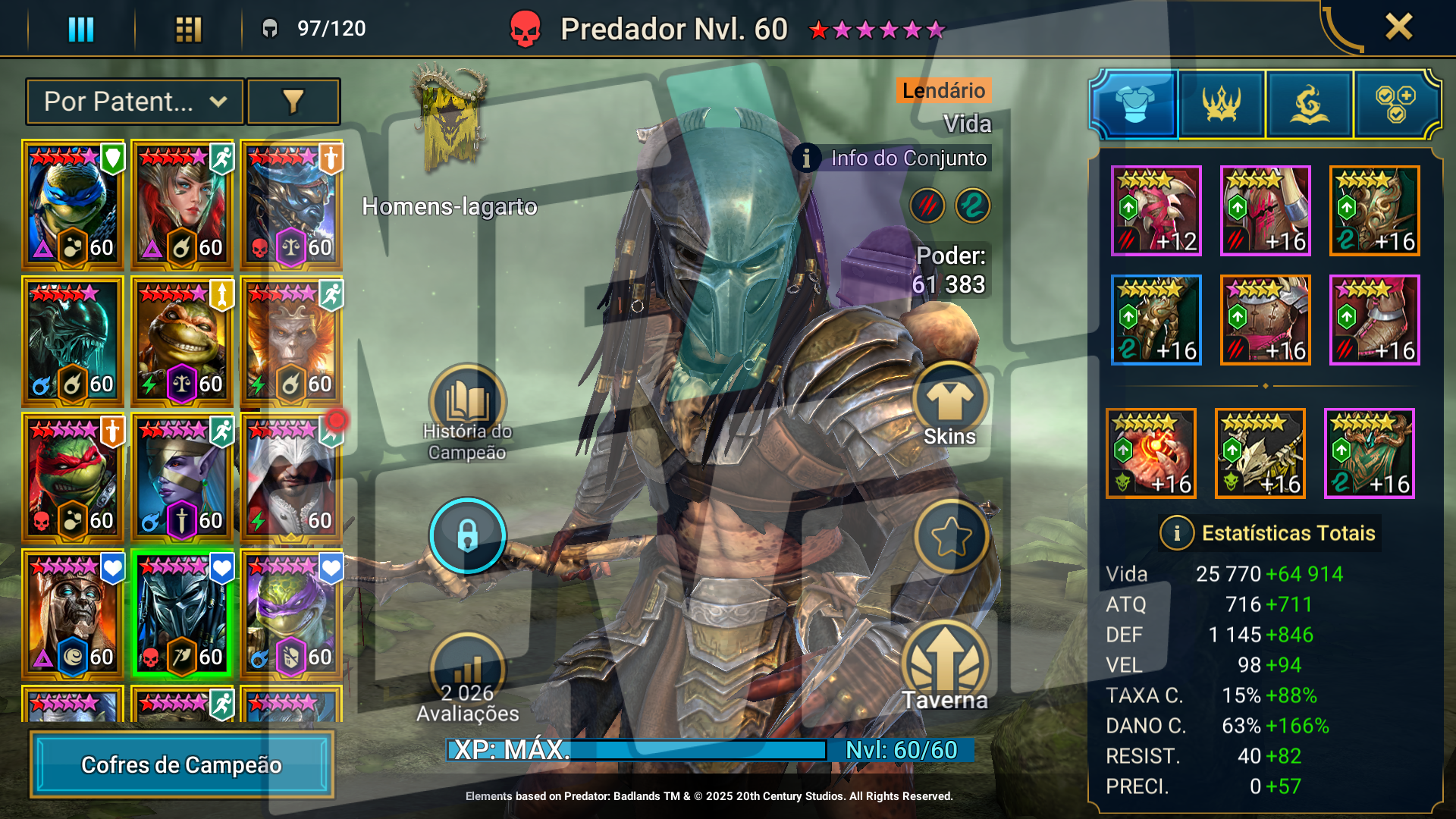The width and height of the screenshot is (1456, 819).
Task: Open the Por Patente sort dropdown
Action: click(135, 102)
